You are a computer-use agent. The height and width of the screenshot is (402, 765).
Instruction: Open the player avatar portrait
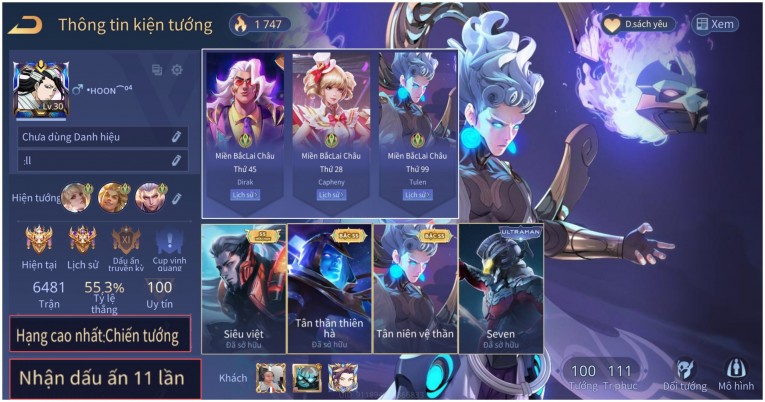pos(41,90)
